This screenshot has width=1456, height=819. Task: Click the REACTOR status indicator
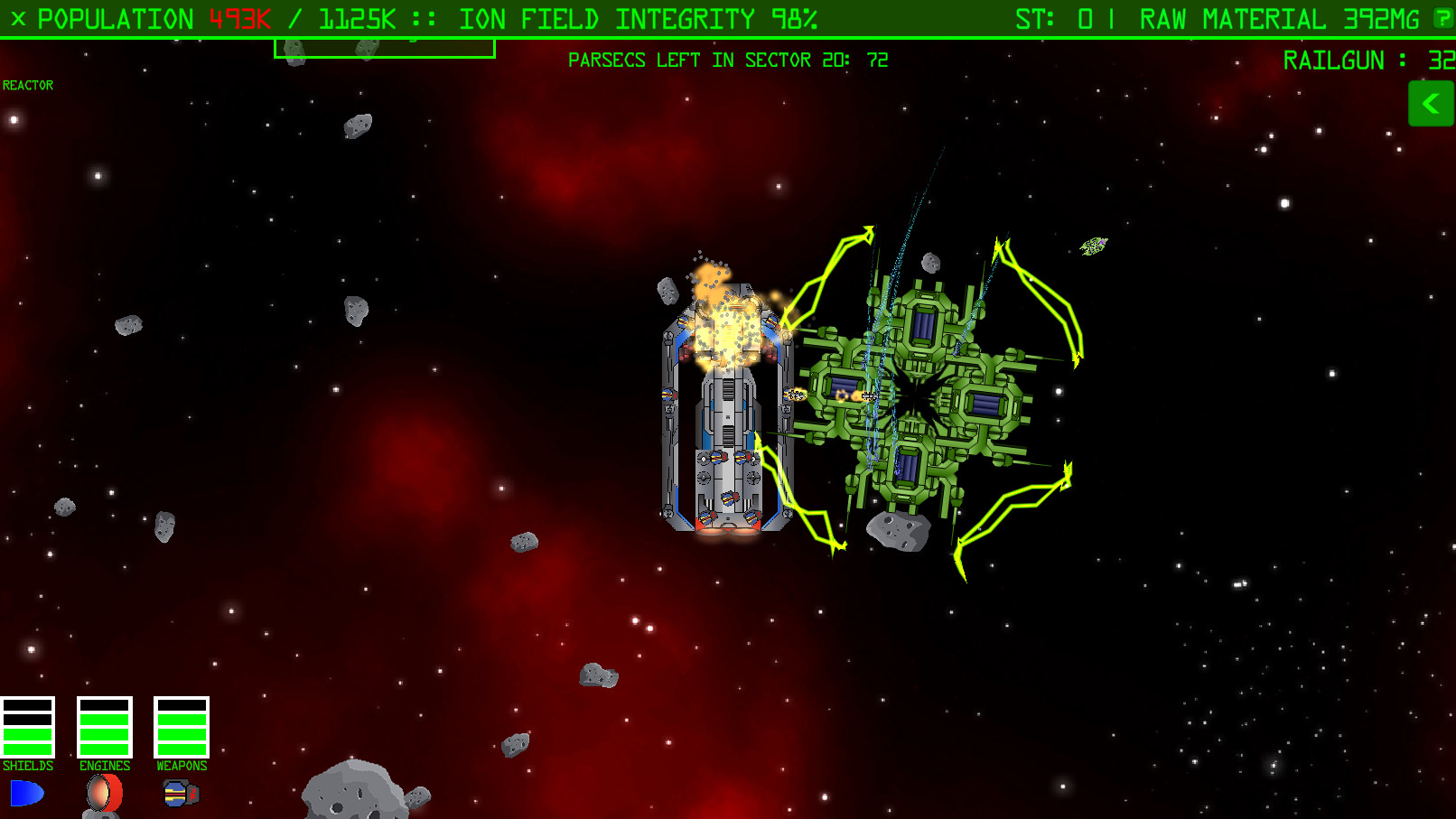pyautogui.click(x=29, y=85)
